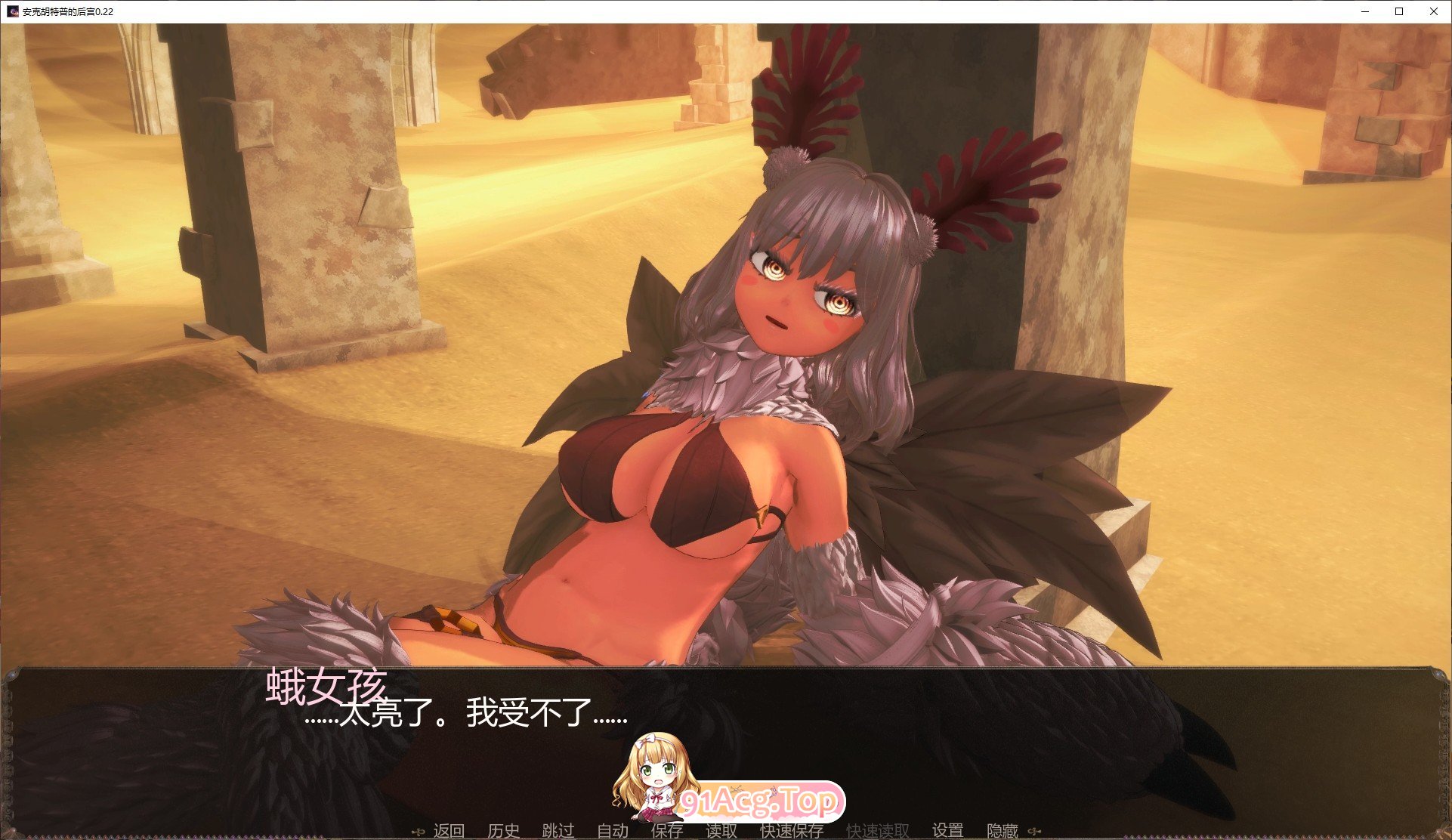1452x840 pixels.
Task: Go back a line using 返回
Action: pyautogui.click(x=449, y=829)
